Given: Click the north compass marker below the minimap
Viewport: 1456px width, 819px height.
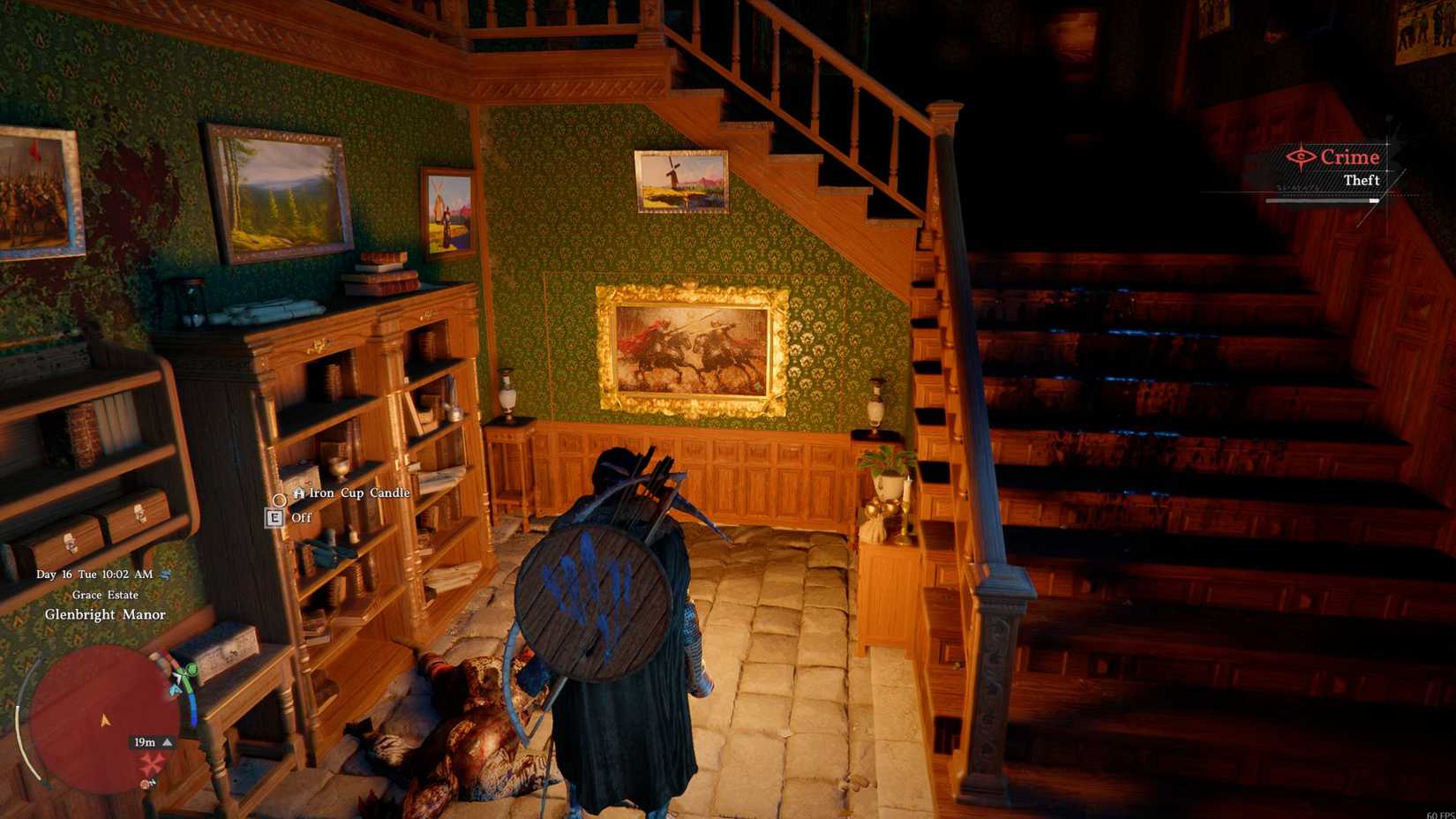Looking at the screenshot, I should point(146,782).
